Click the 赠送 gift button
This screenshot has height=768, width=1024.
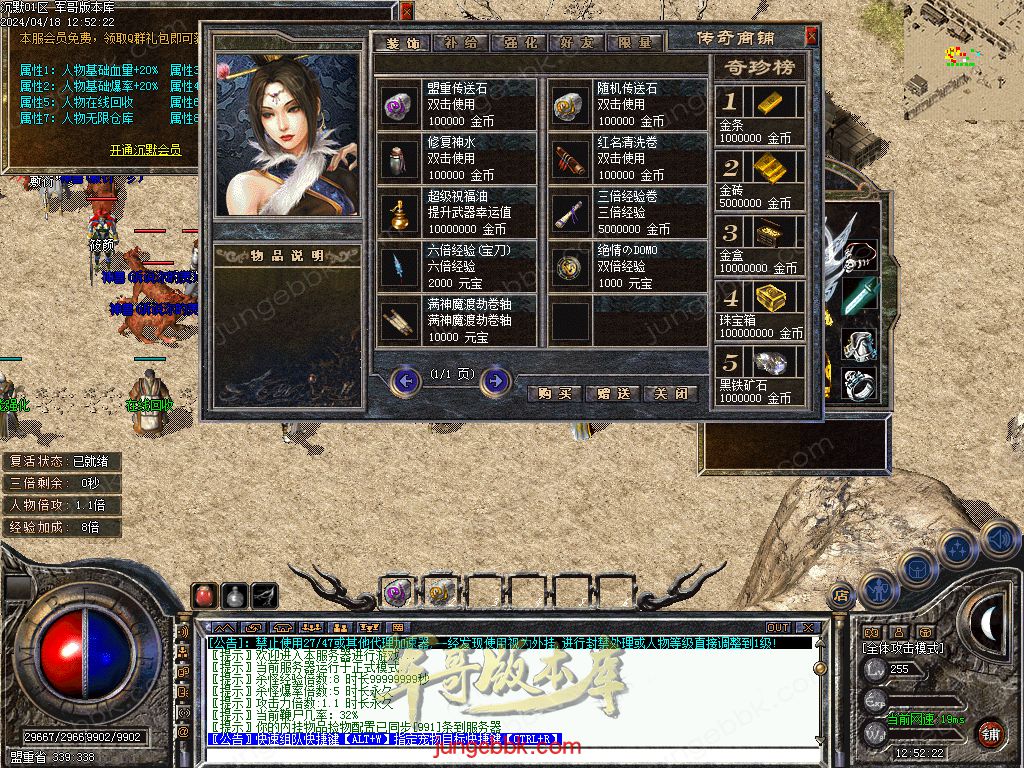click(612, 393)
